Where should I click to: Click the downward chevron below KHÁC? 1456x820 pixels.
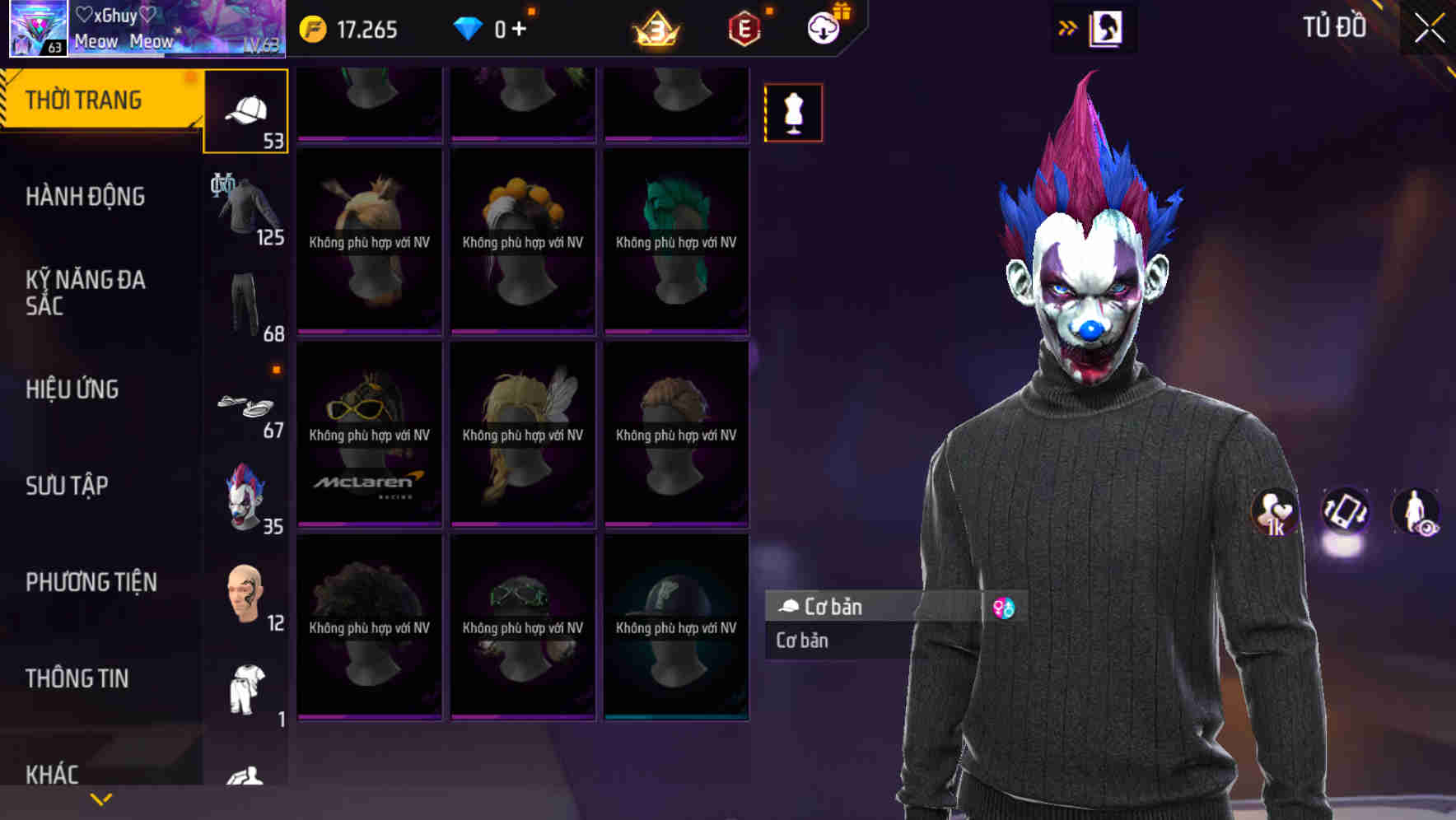(x=100, y=799)
